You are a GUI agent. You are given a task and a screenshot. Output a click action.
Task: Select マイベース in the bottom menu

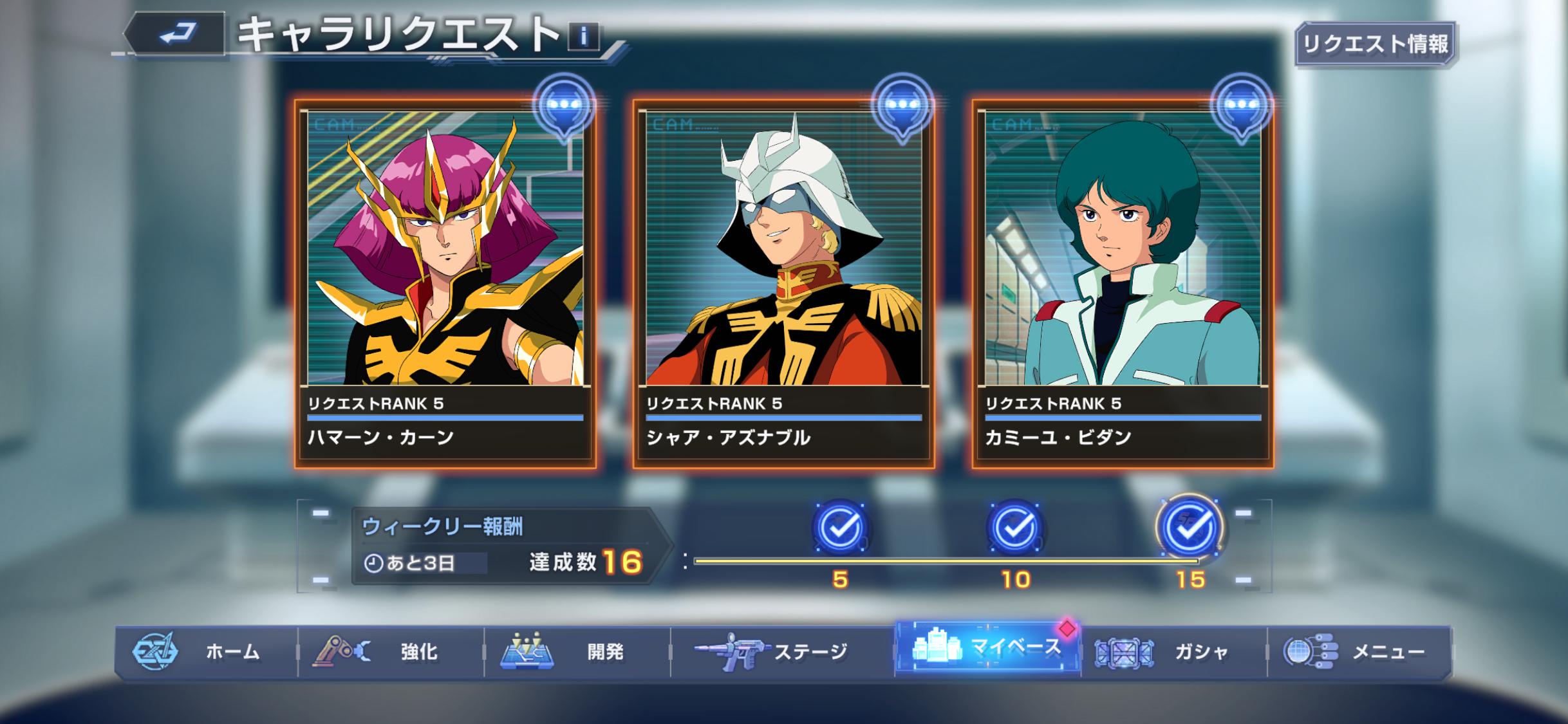987,648
